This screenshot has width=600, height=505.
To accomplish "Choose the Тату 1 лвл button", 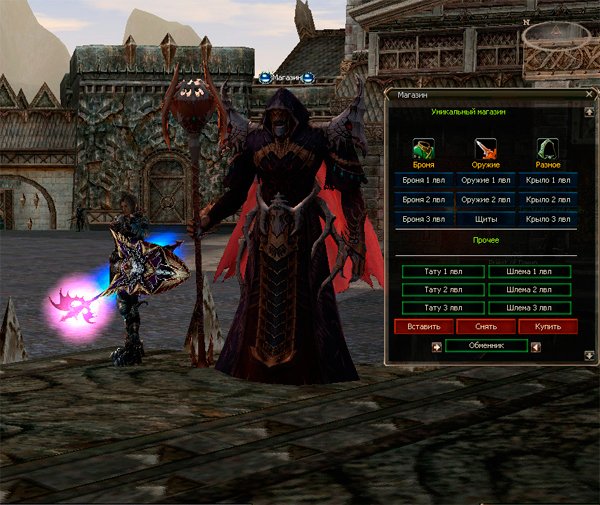I will [x=440, y=271].
